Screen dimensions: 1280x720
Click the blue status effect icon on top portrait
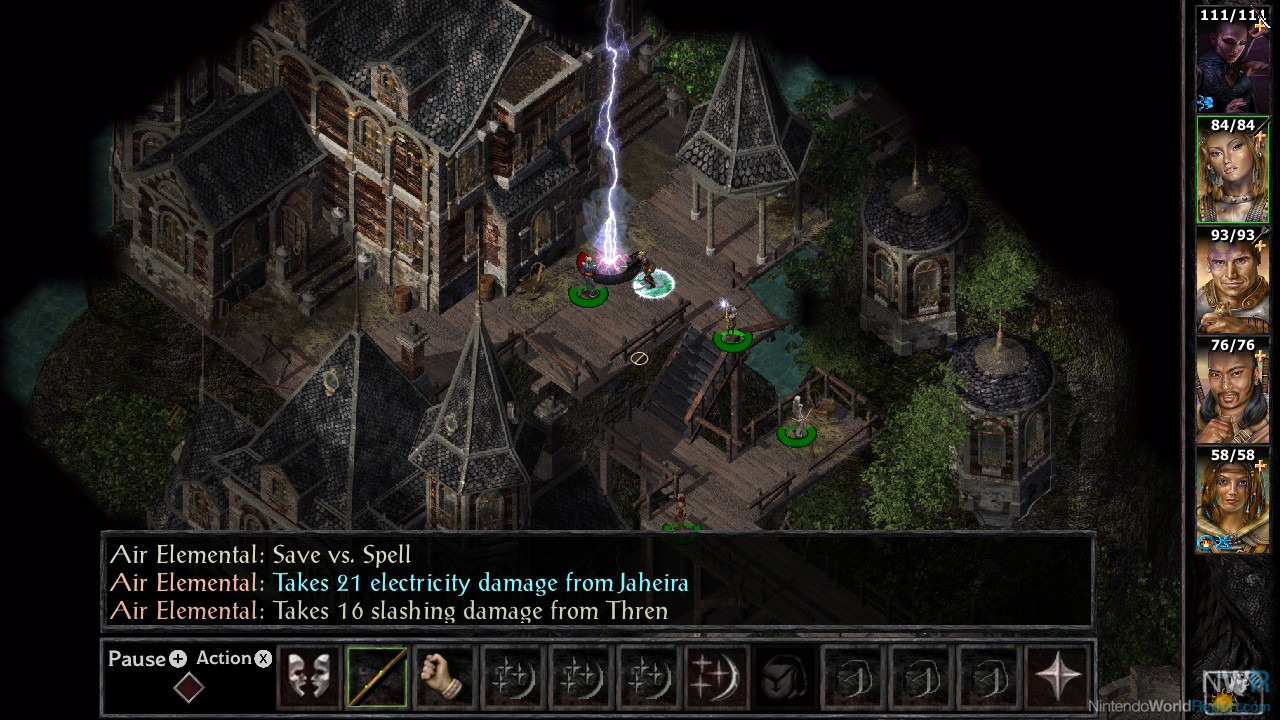(1207, 100)
